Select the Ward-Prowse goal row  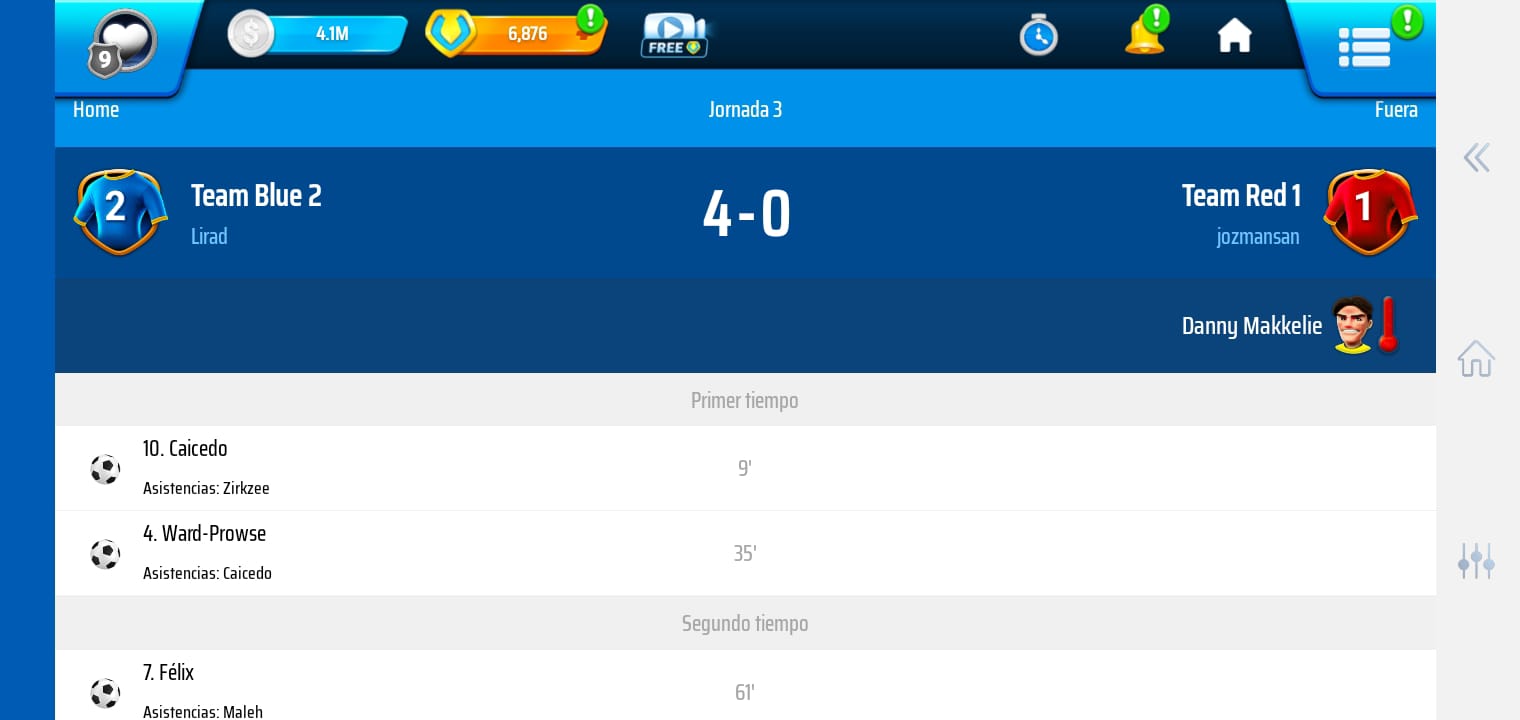(744, 553)
